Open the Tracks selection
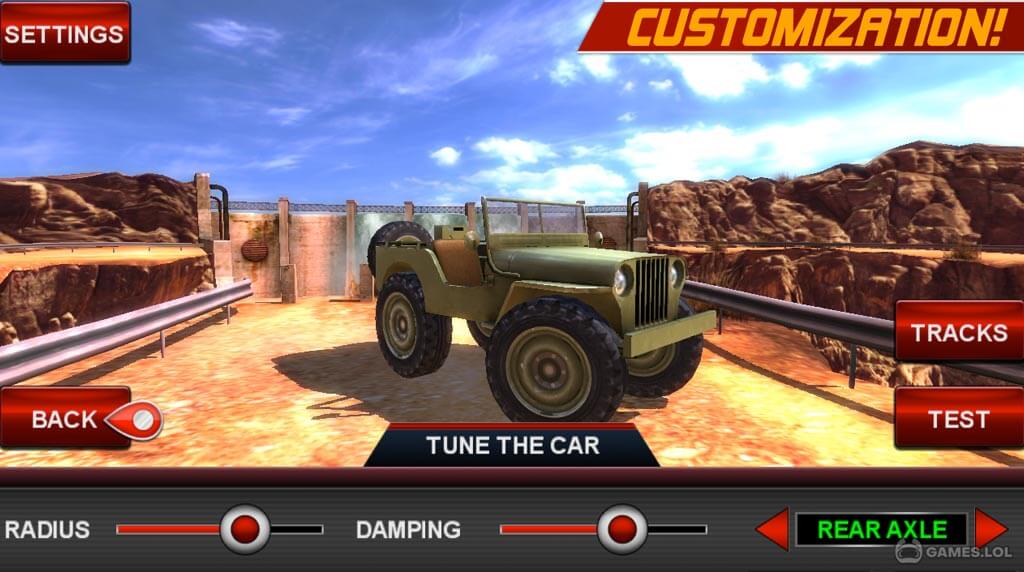This screenshot has width=1024, height=572. 958,332
